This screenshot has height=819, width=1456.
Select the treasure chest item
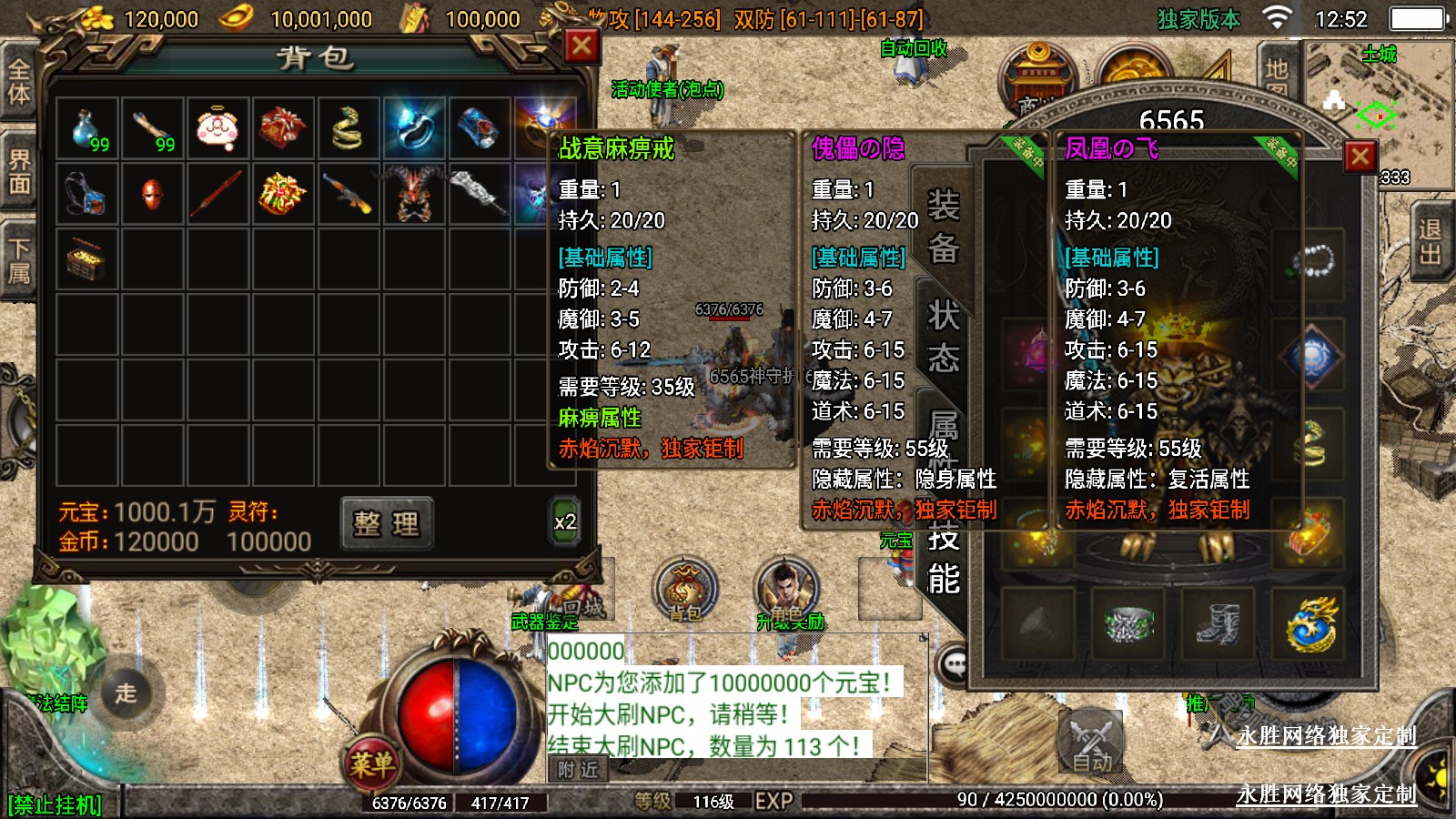87,260
